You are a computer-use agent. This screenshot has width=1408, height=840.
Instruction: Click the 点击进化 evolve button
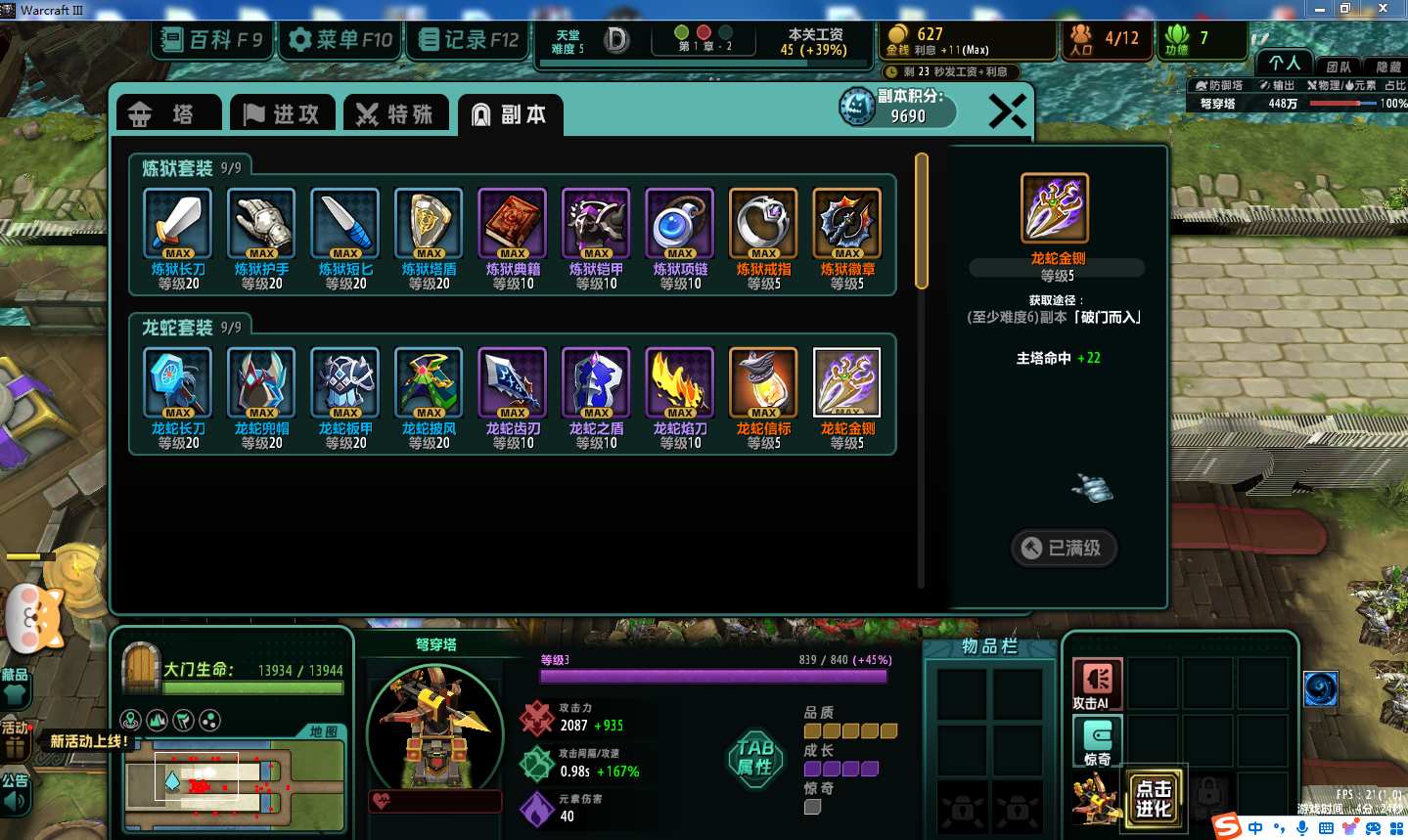(1154, 797)
